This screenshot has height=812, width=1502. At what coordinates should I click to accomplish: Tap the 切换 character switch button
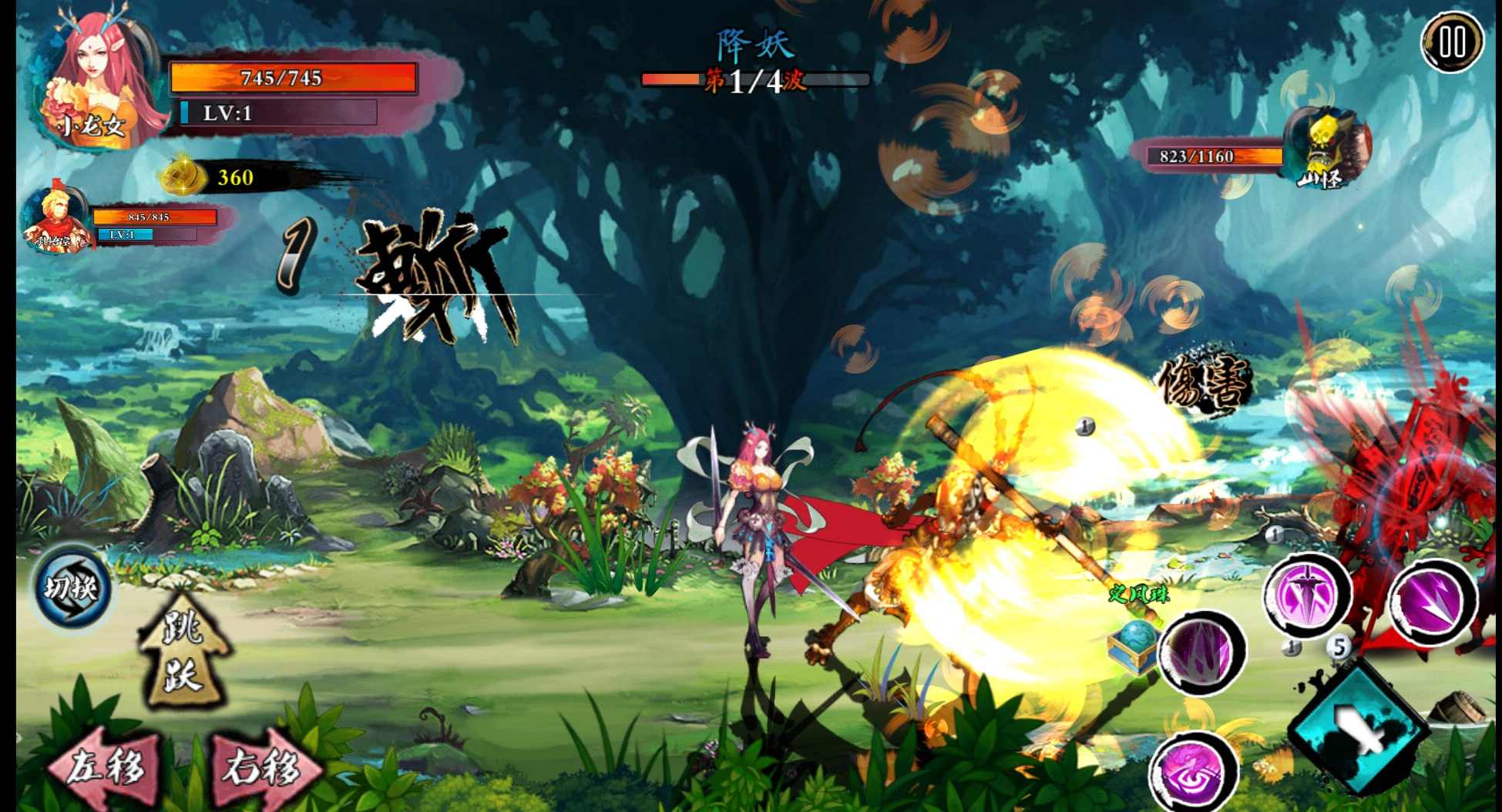pyautogui.click(x=72, y=590)
